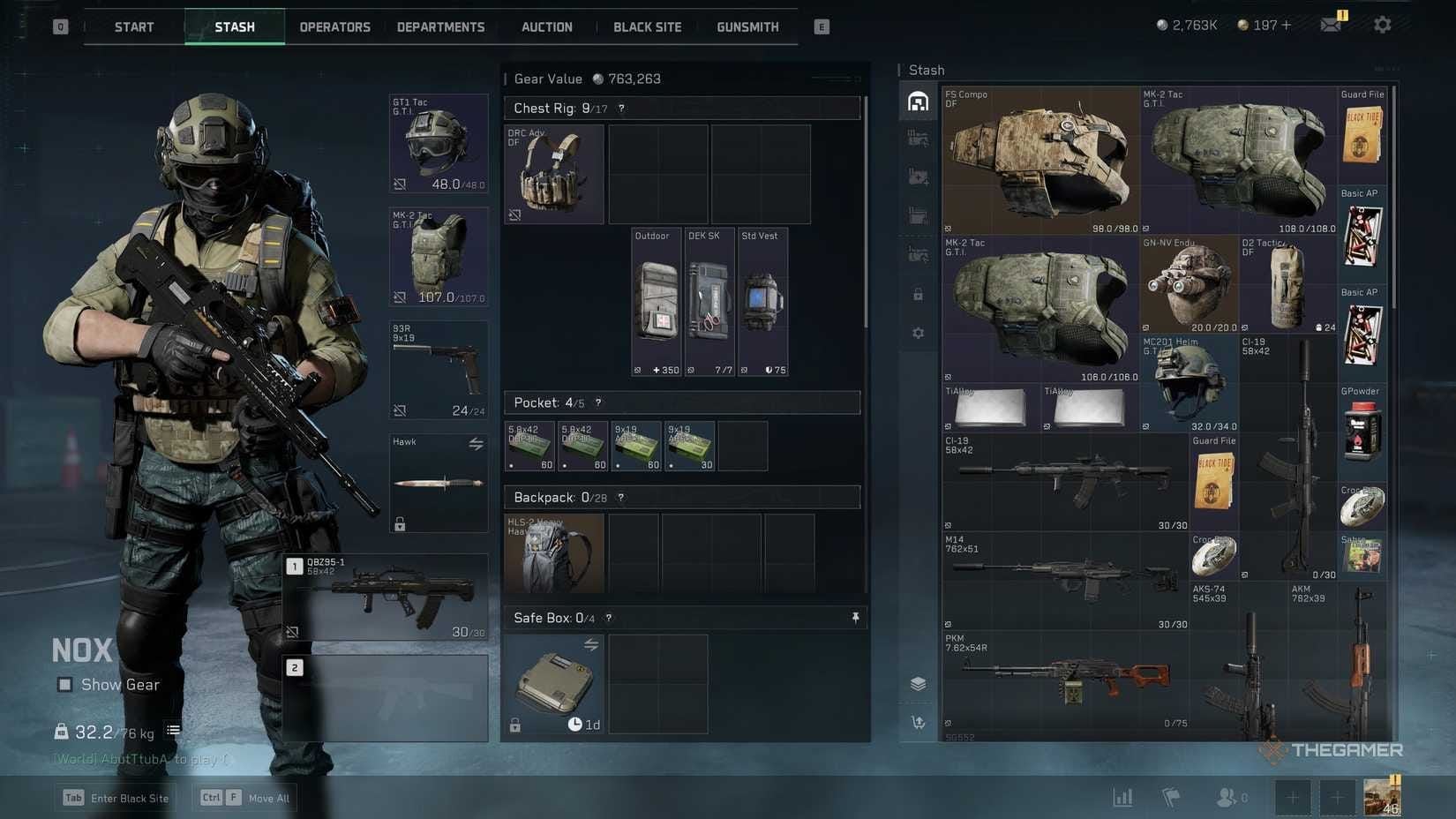Open the mail inbox icon at top right

coord(1331,24)
